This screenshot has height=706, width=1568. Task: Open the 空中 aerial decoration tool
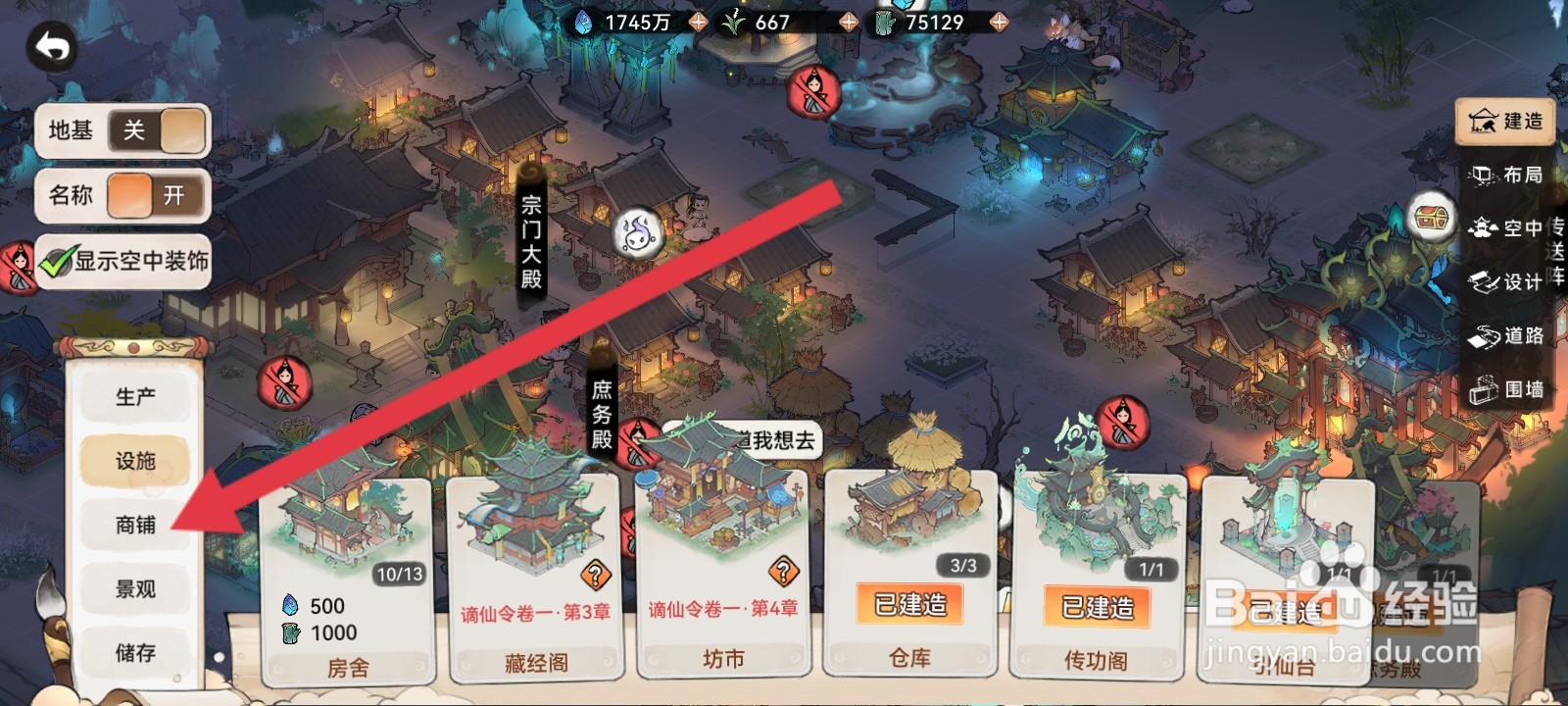click(x=1509, y=229)
